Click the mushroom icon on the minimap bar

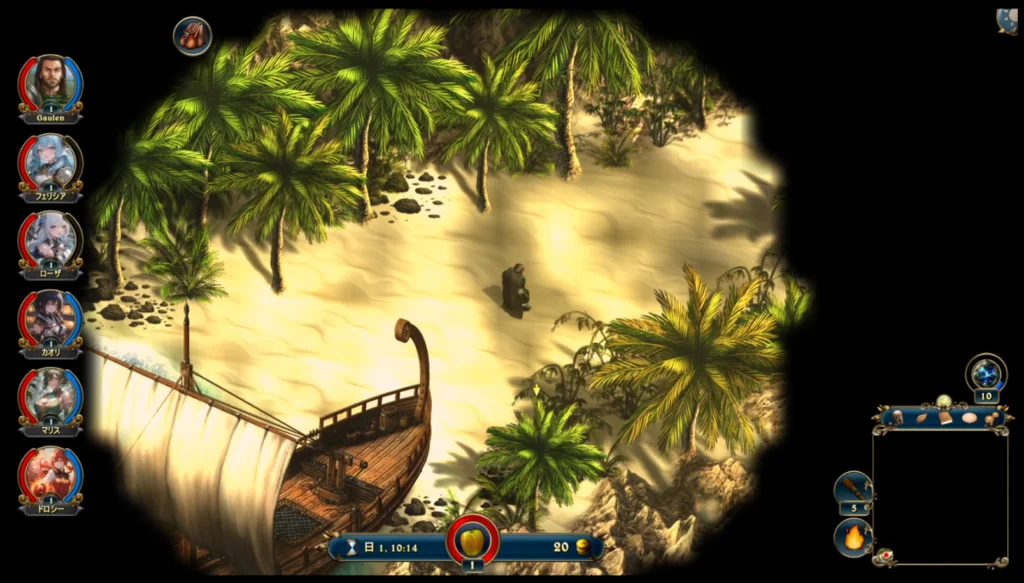pyautogui.click(x=990, y=418)
